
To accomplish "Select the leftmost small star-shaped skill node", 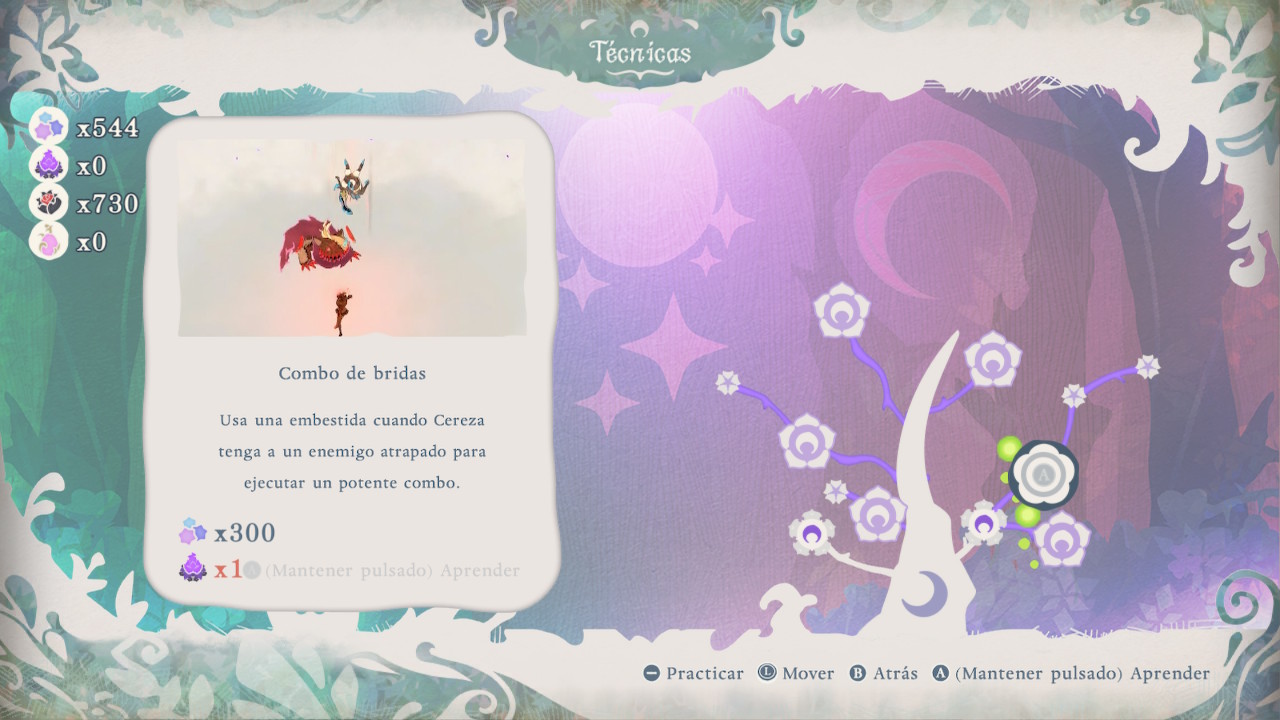I will (728, 382).
